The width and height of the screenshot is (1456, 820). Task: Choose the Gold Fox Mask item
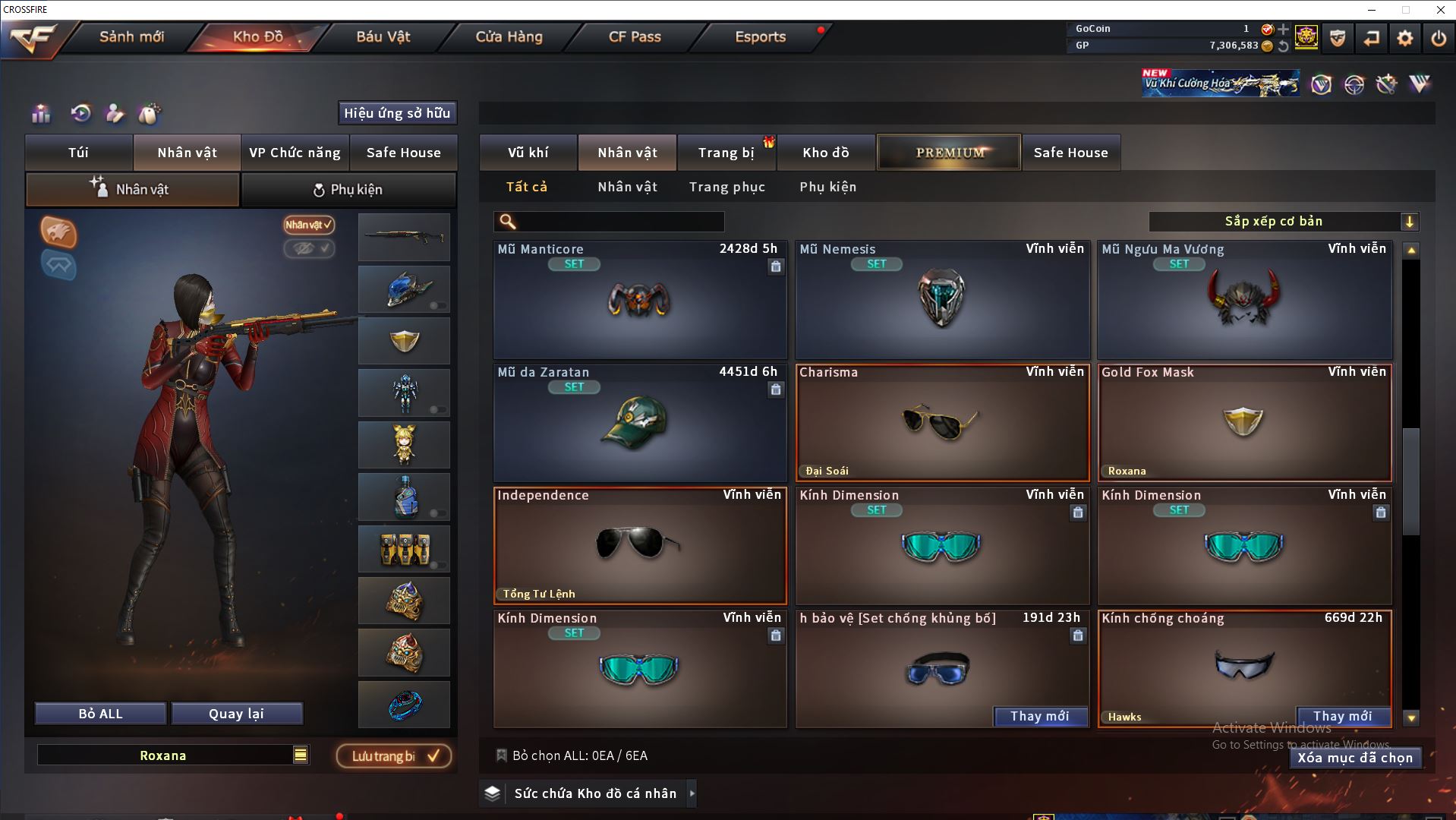click(1243, 423)
